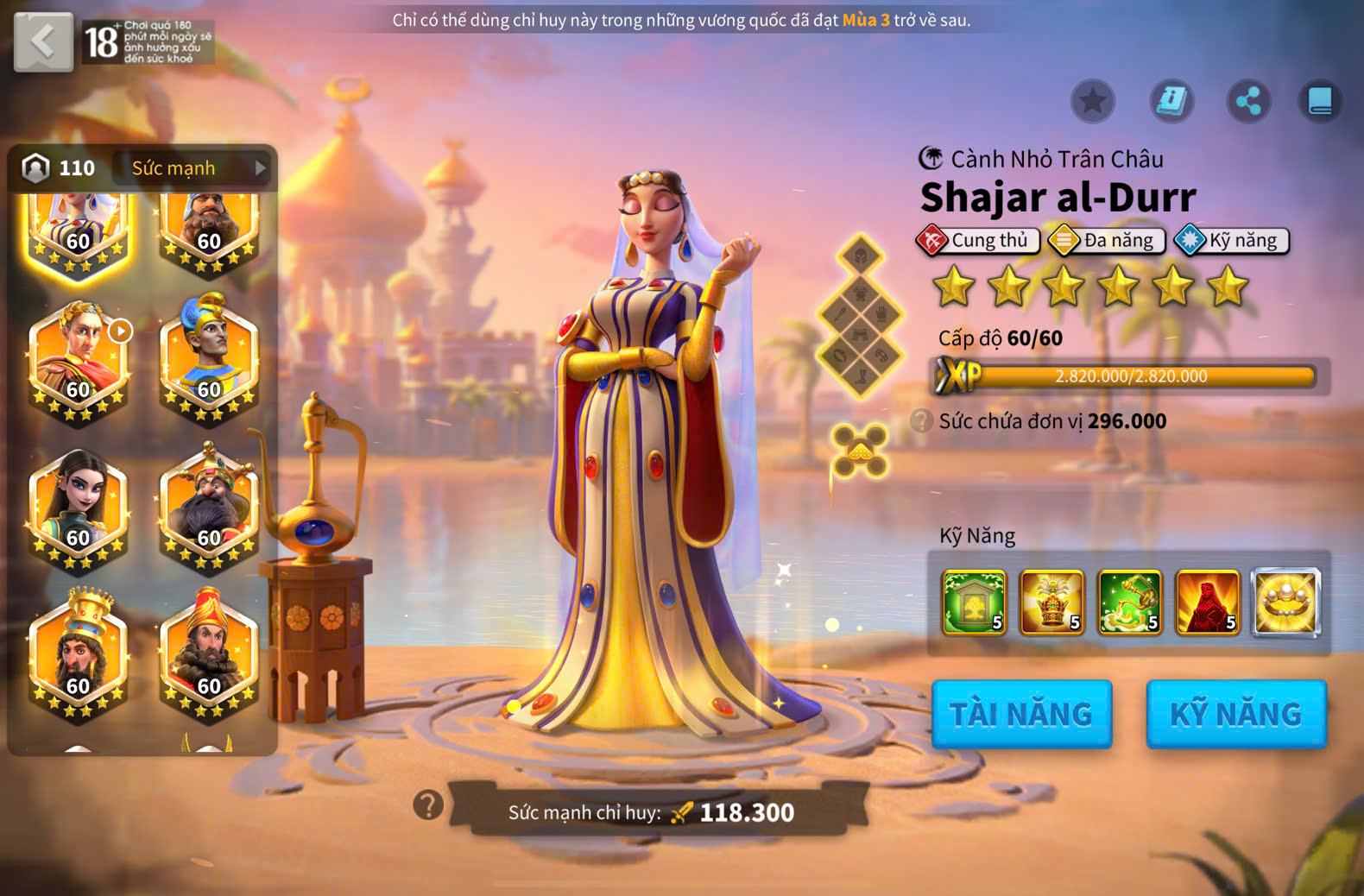Open the KỸ NĂNG skill screen

tap(1235, 714)
